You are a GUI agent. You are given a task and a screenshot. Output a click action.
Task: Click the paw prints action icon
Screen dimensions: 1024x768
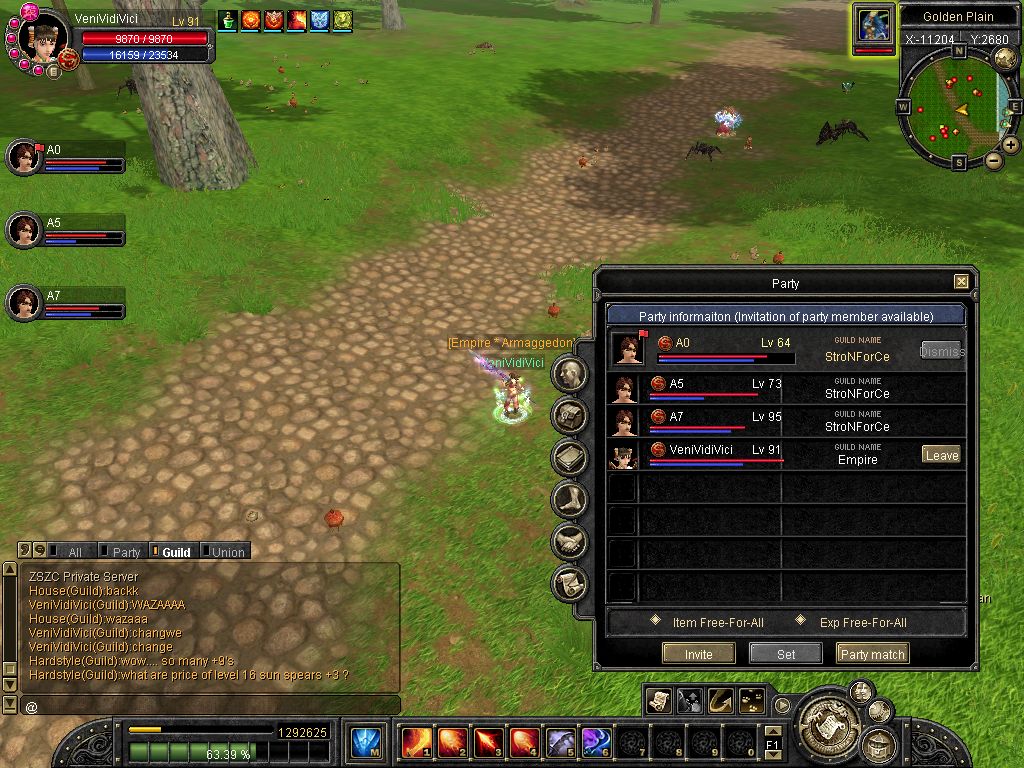751,701
